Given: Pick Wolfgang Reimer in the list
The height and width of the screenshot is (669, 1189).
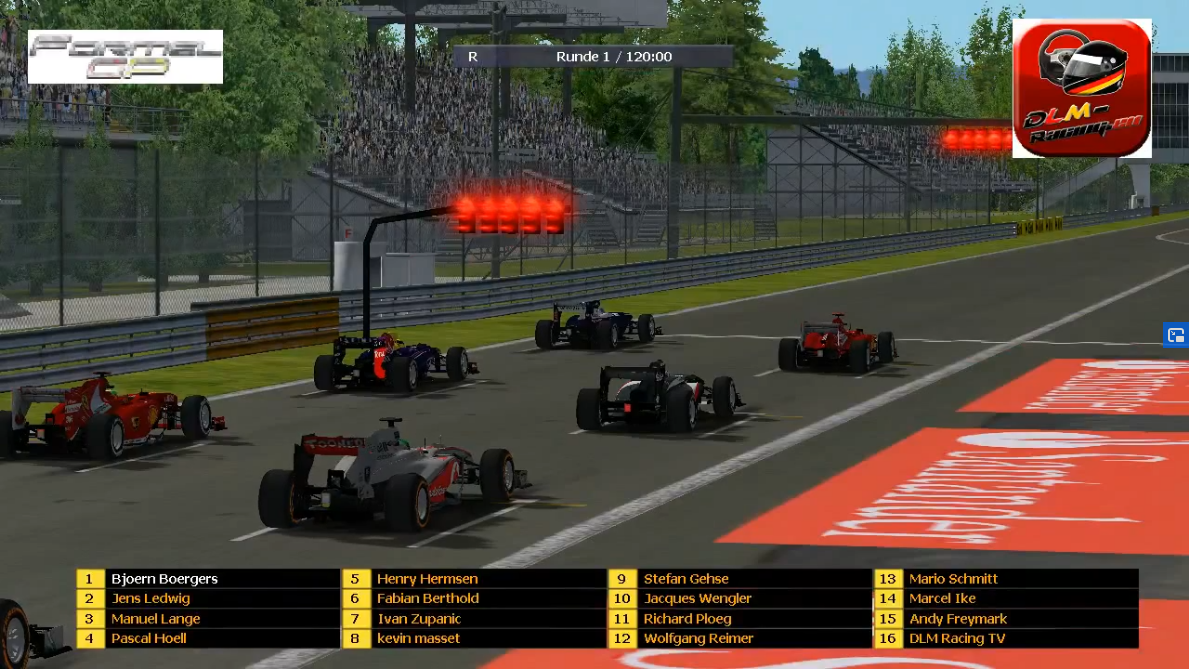Looking at the screenshot, I should (x=698, y=639).
